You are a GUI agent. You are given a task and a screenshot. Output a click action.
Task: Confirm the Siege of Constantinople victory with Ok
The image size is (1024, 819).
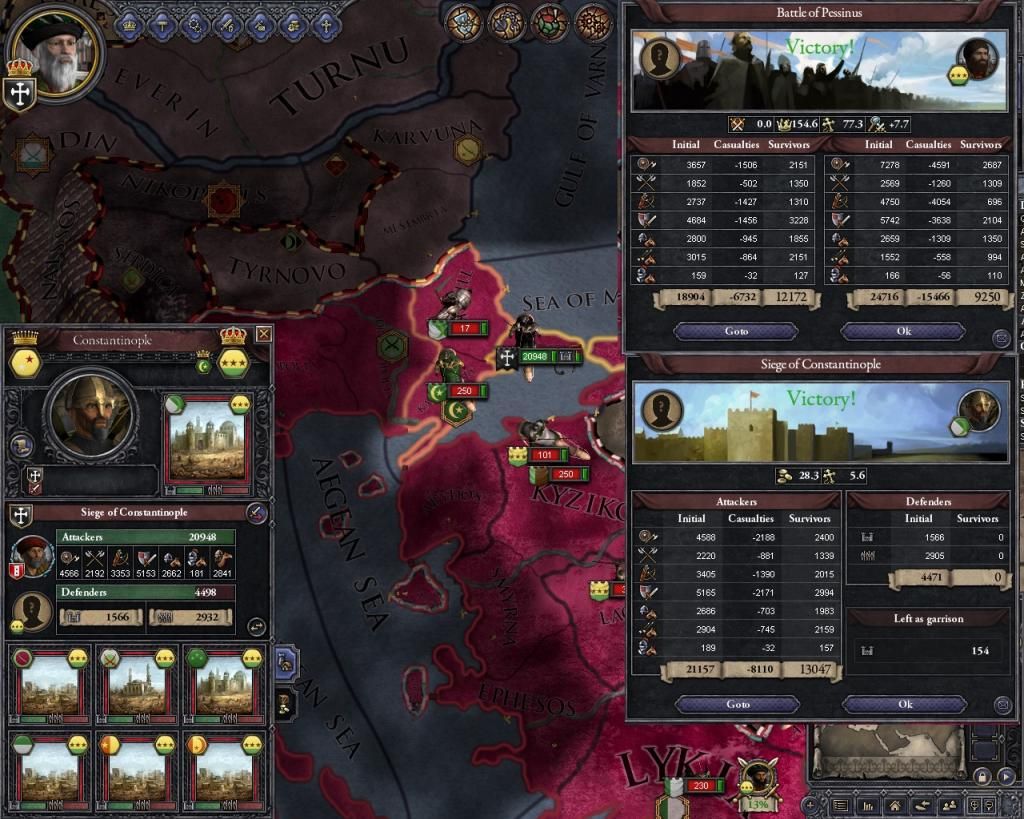click(x=903, y=704)
